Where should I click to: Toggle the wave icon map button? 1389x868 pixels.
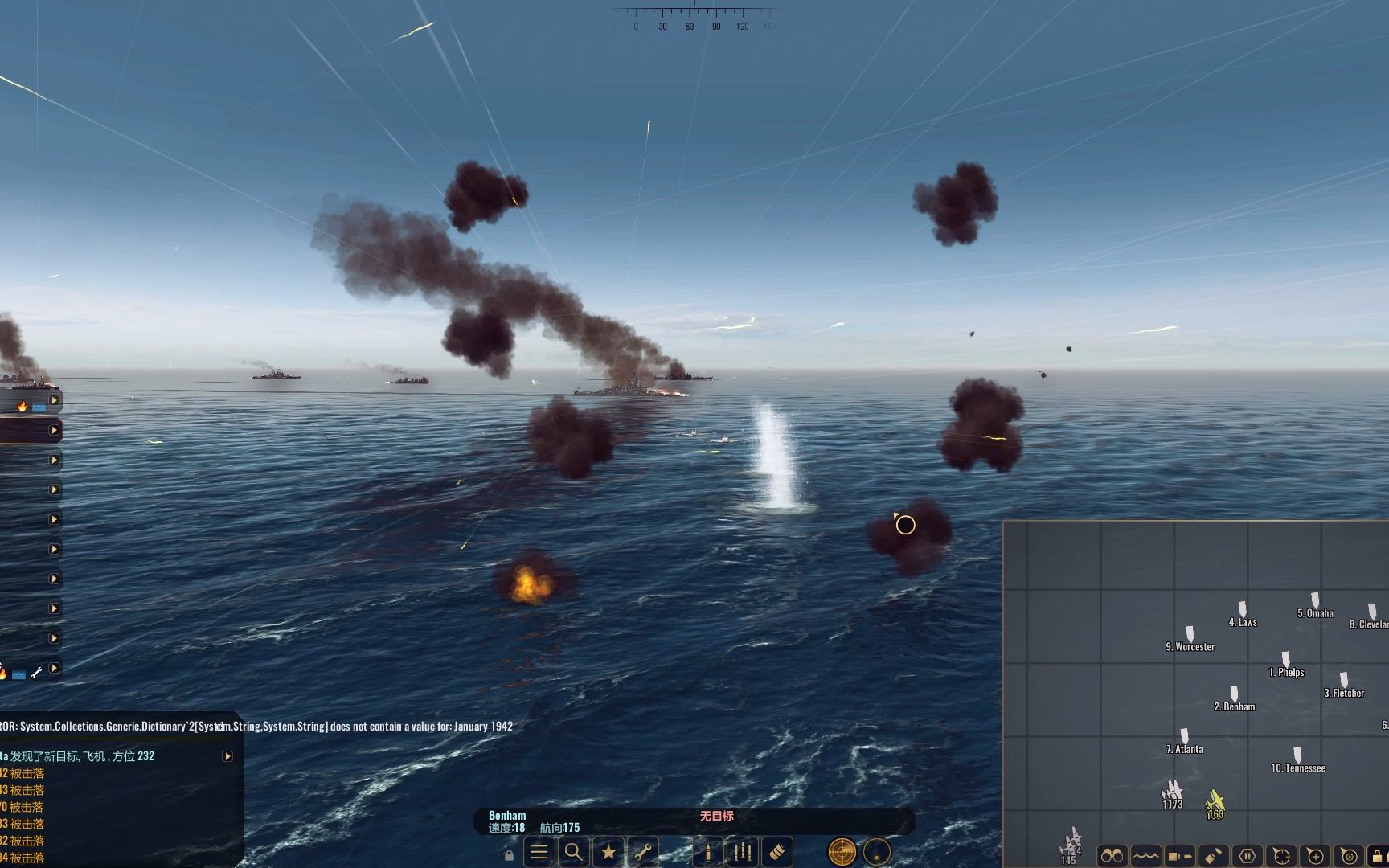point(1146,856)
